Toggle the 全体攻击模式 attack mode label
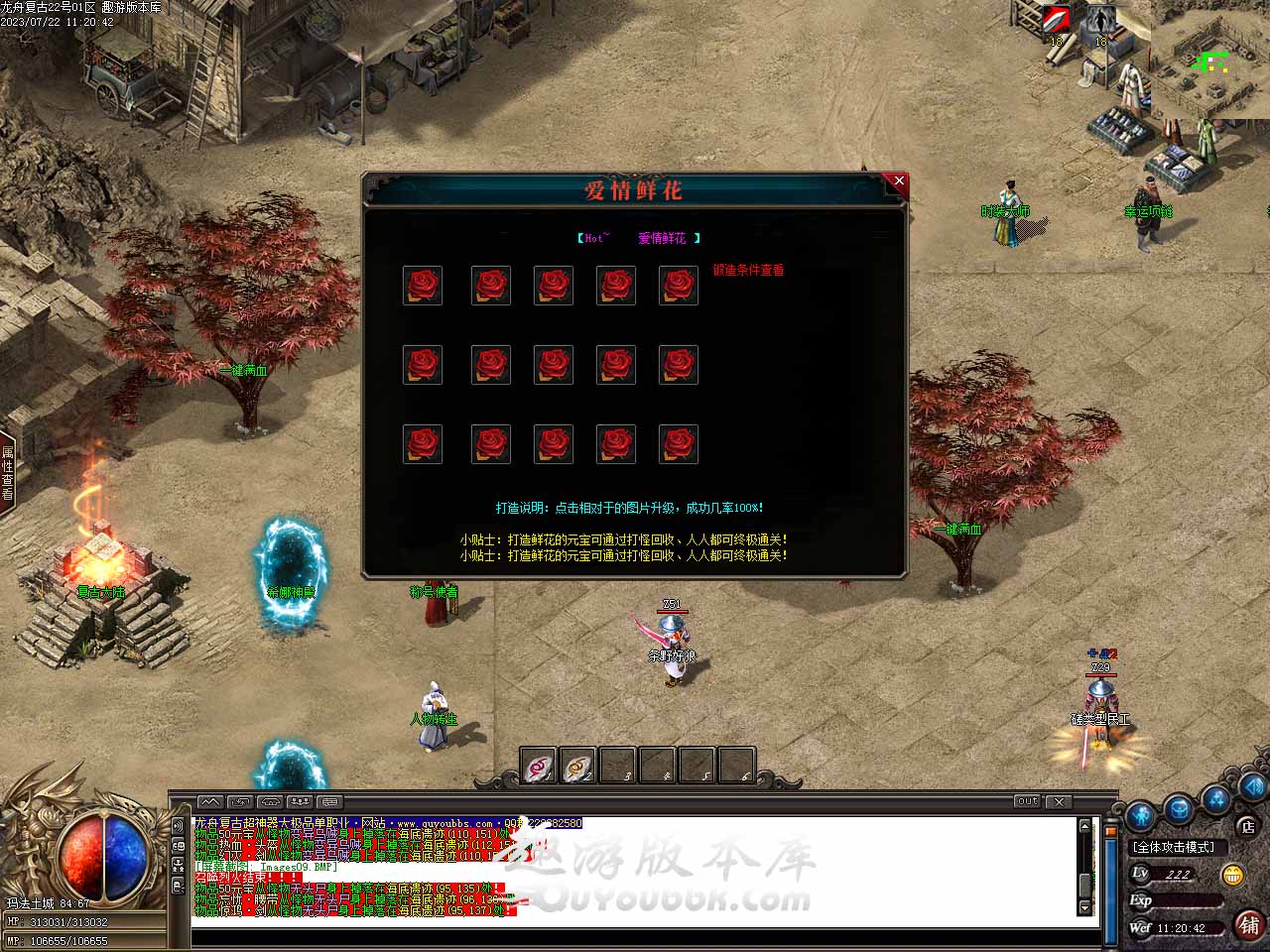This screenshot has width=1270, height=952. click(x=1174, y=847)
